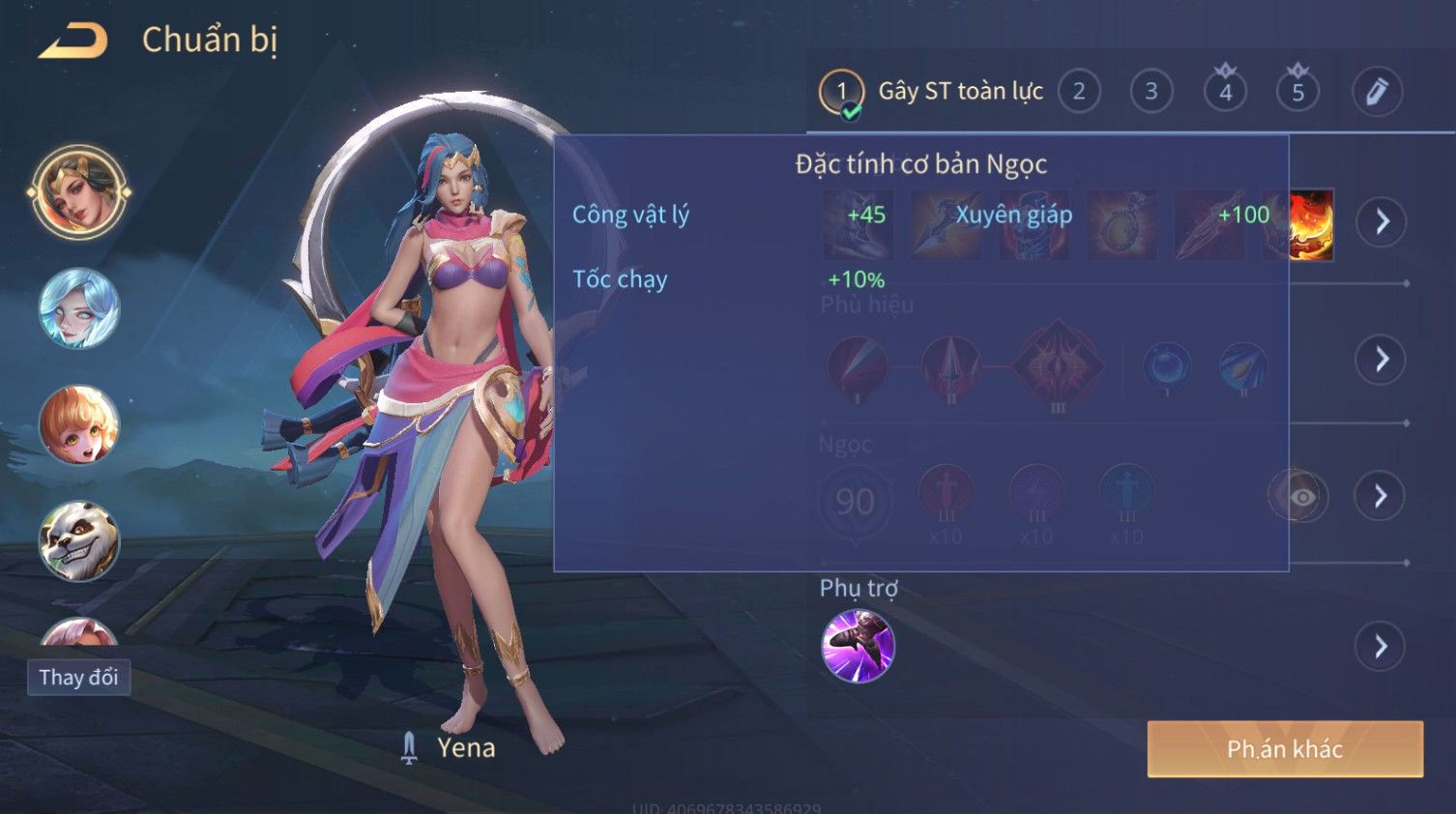
Task: Select the panda hero portrait
Action: tap(79, 540)
